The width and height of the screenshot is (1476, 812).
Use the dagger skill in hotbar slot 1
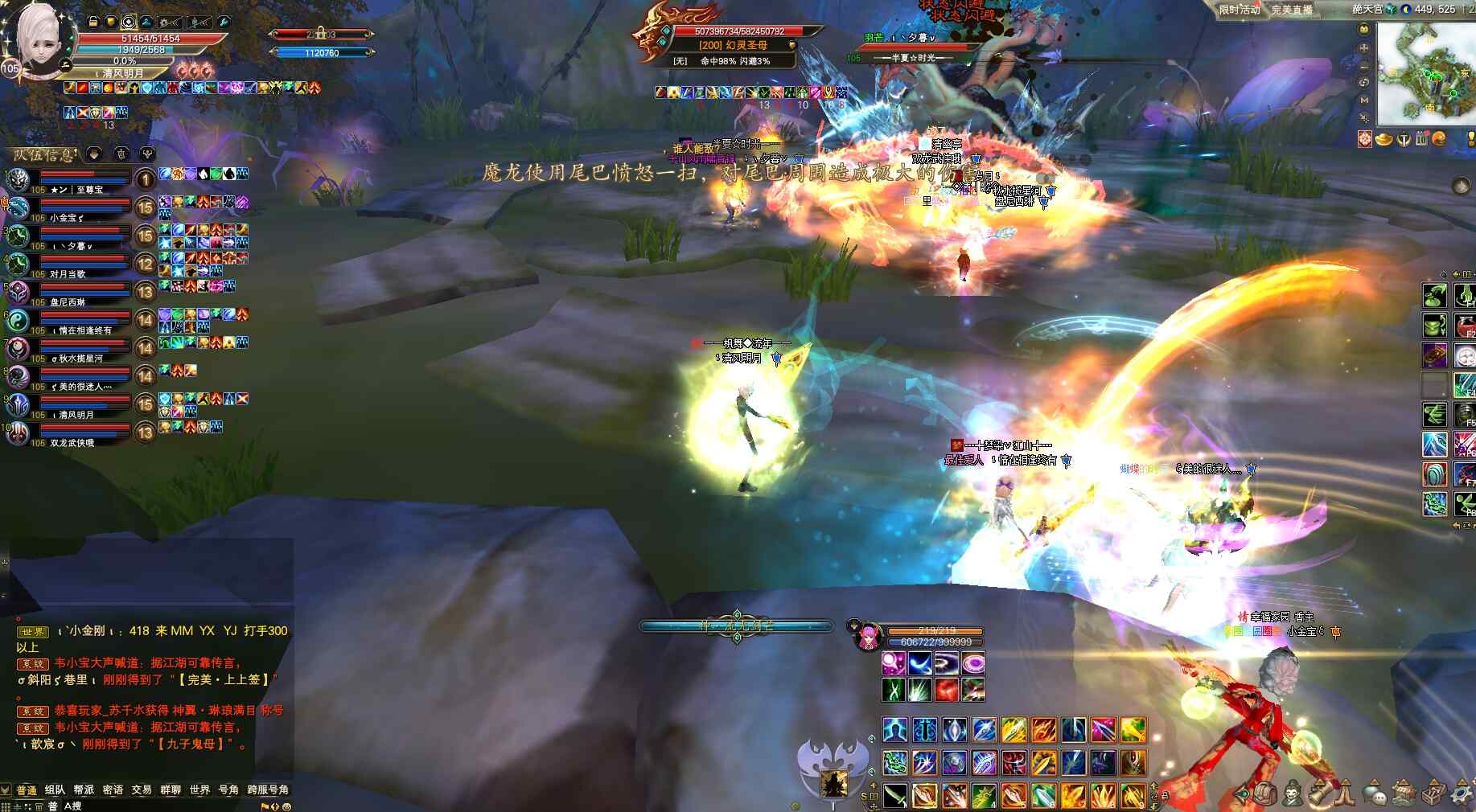point(894,795)
